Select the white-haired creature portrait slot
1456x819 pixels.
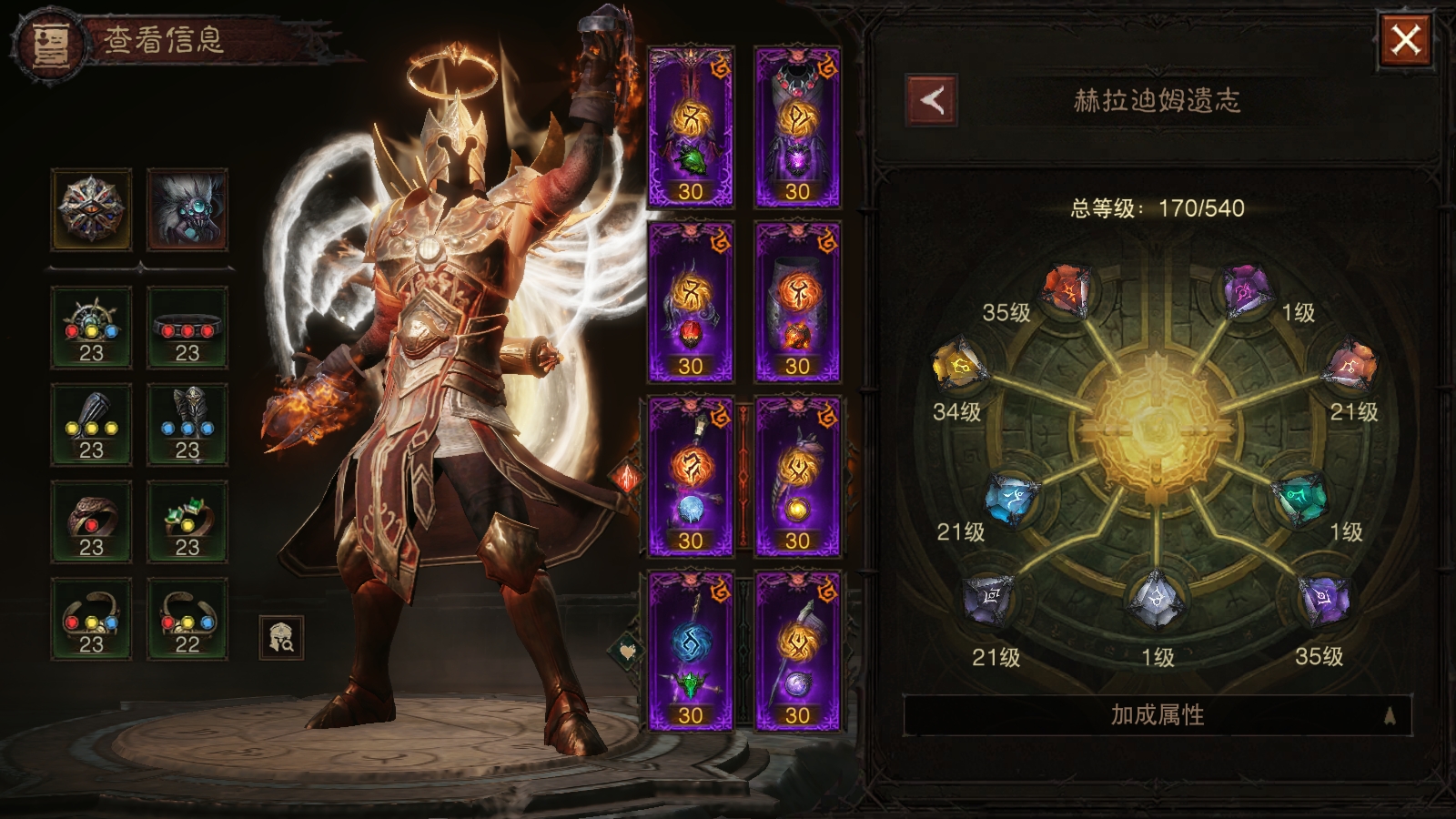click(187, 209)
